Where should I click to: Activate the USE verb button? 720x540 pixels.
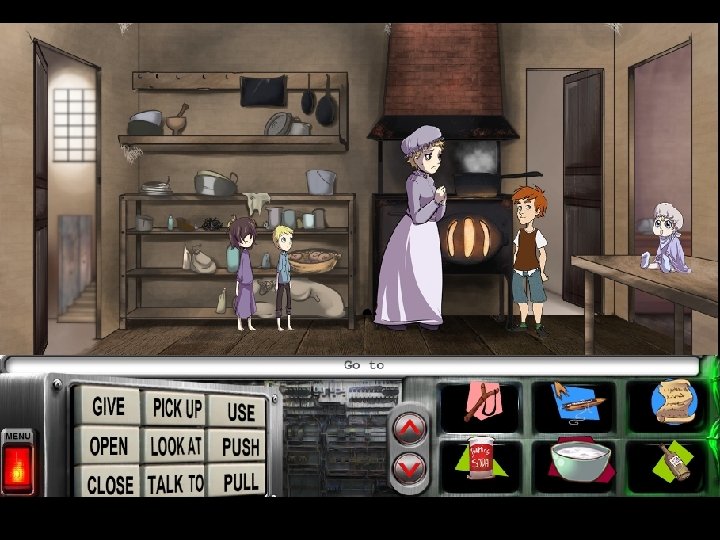pyautogui.click(x=240, y=410)
